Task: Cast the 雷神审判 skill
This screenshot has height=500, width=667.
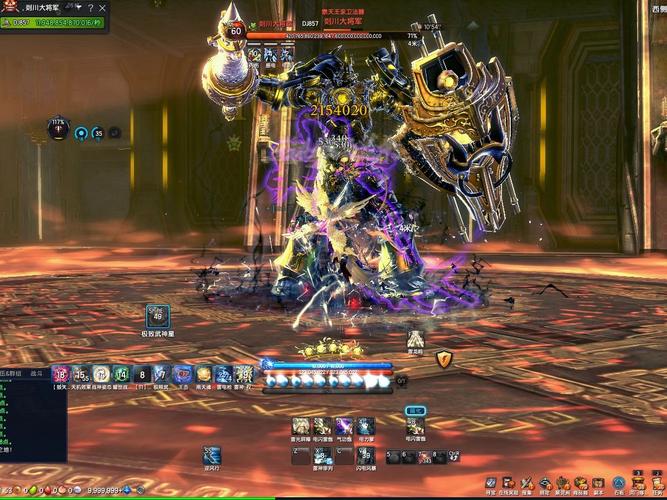Action: click(322, 455)
